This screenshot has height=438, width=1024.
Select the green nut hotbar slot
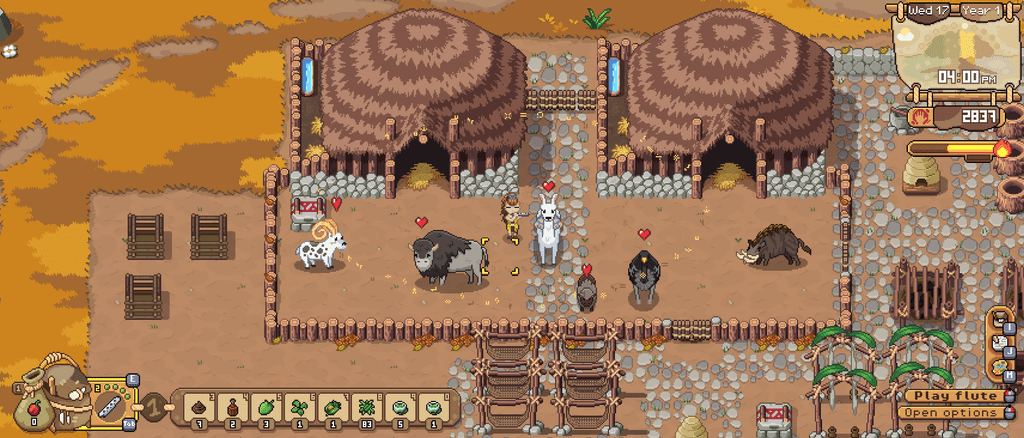266,407
